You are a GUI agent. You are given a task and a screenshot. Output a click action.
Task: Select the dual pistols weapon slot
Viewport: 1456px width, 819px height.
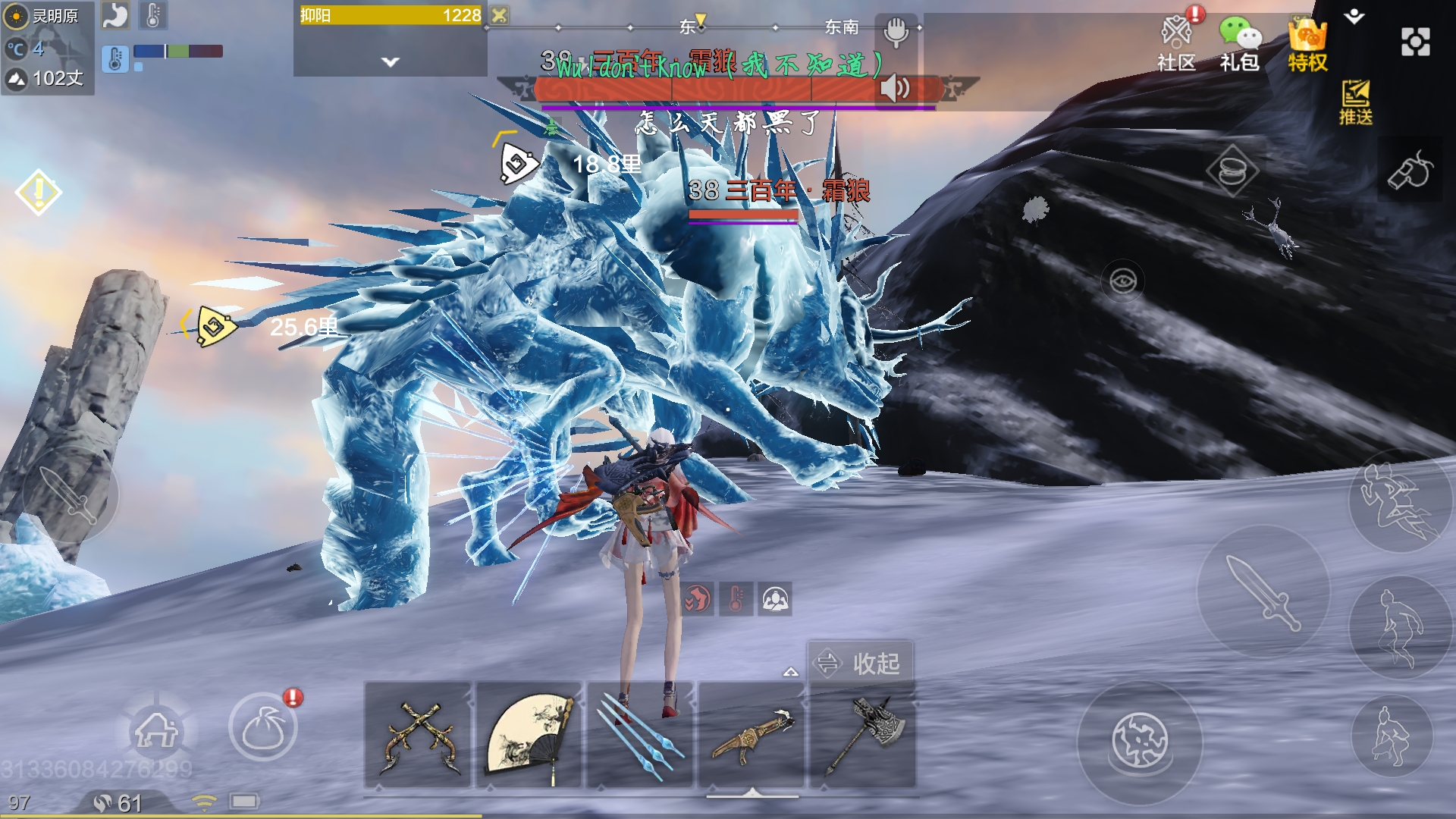(419, 736)
